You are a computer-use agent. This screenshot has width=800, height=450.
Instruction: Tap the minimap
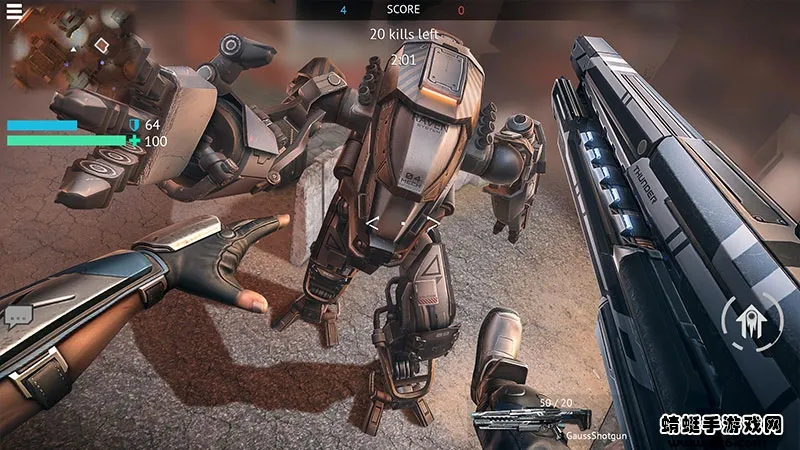pyautogui.click(x=72, y=52)
